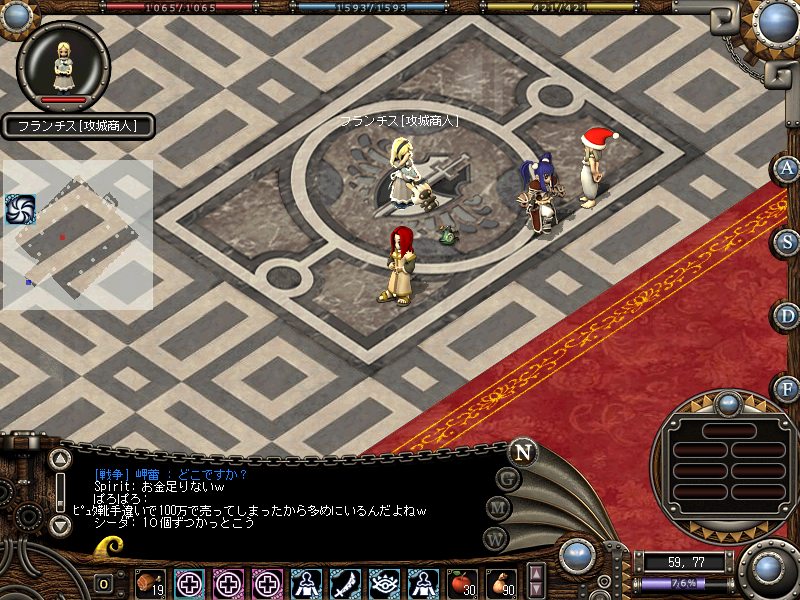Use the red apple item slot
Screen dimensions: 800x600
coord(463,583)
